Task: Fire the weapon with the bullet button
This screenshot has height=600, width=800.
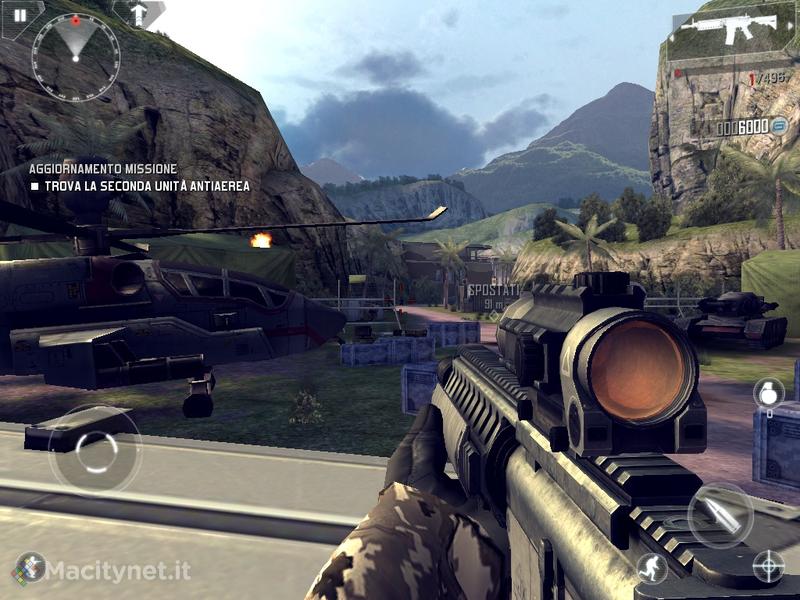Action: point(720,515)
